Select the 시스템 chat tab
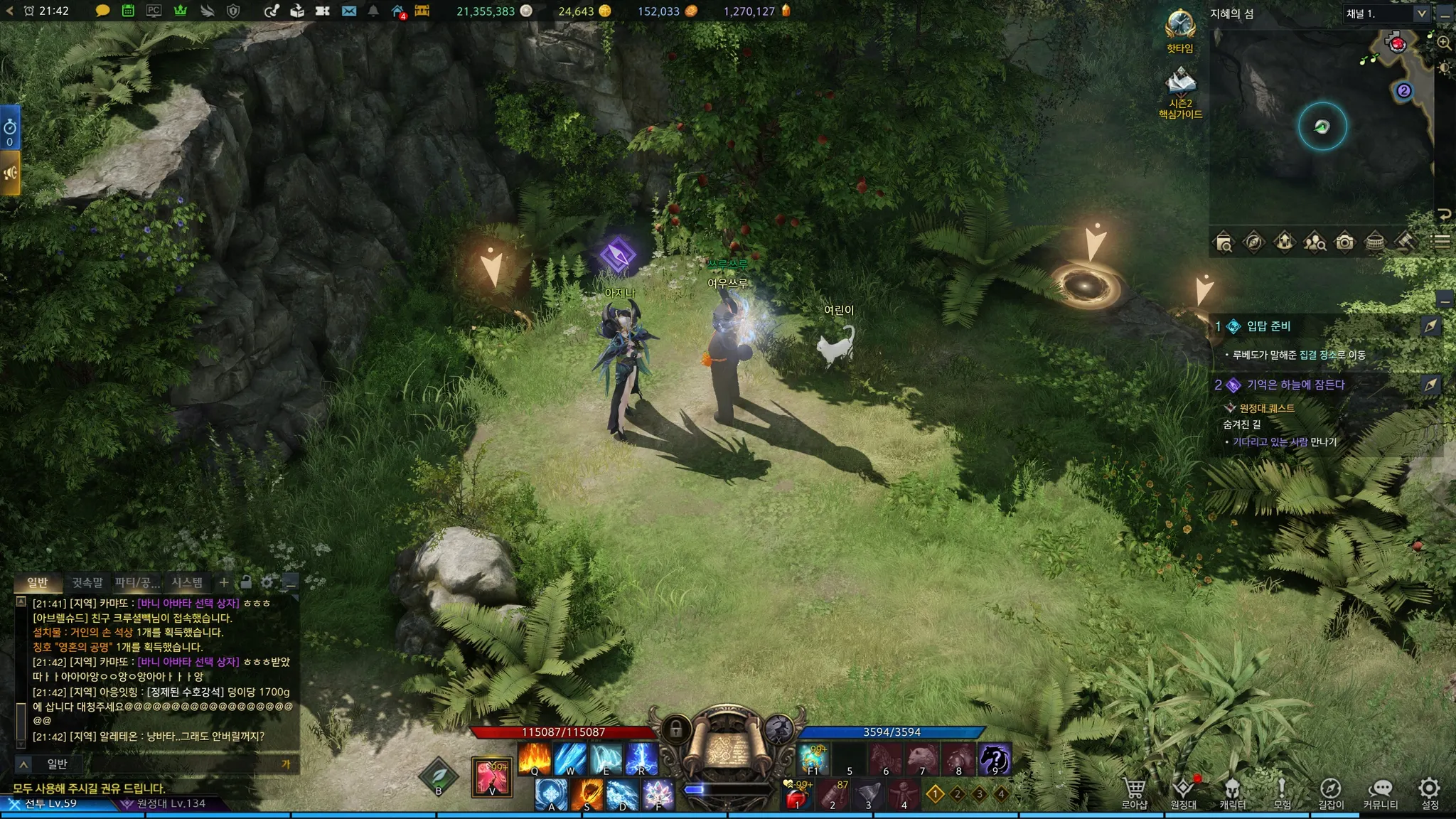 (x=187, y=583)
